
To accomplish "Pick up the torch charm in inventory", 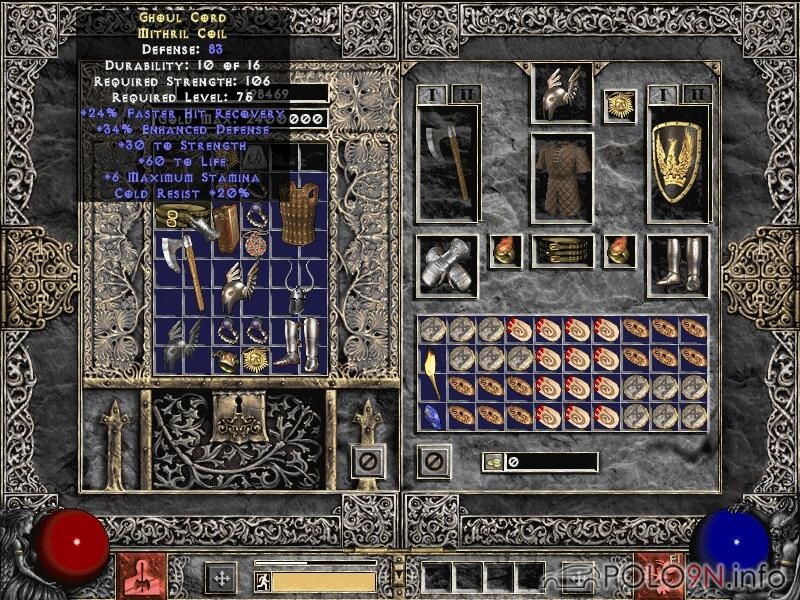I will [432, 371].
